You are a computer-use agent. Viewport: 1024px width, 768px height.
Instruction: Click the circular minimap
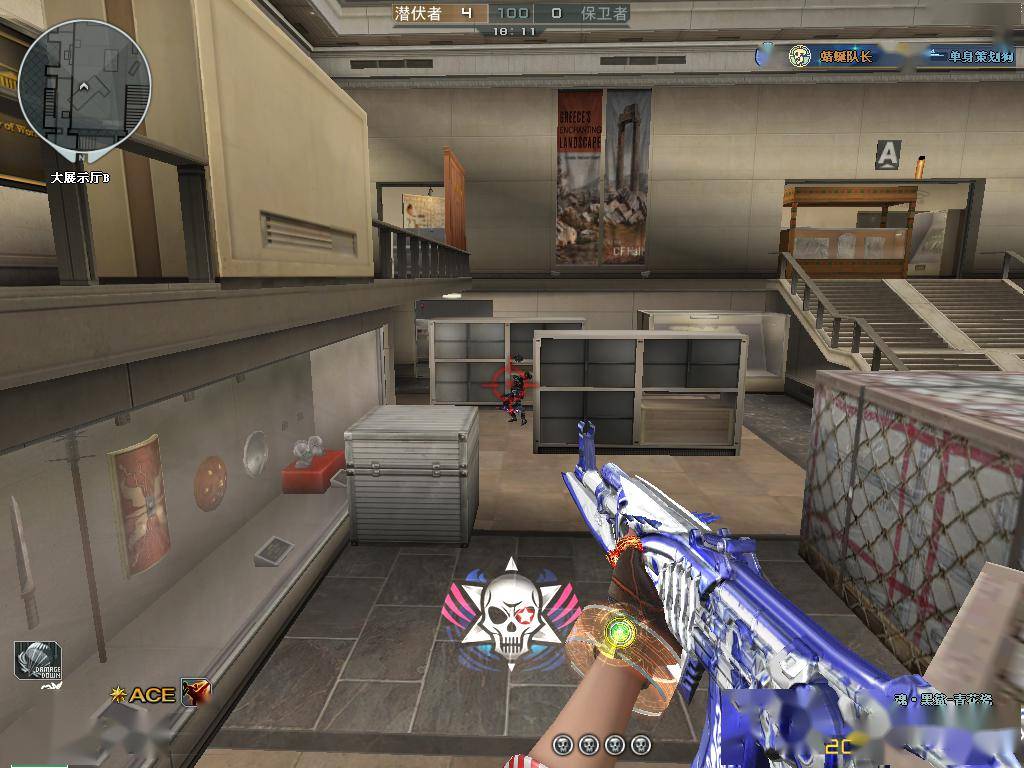(84, 87)
